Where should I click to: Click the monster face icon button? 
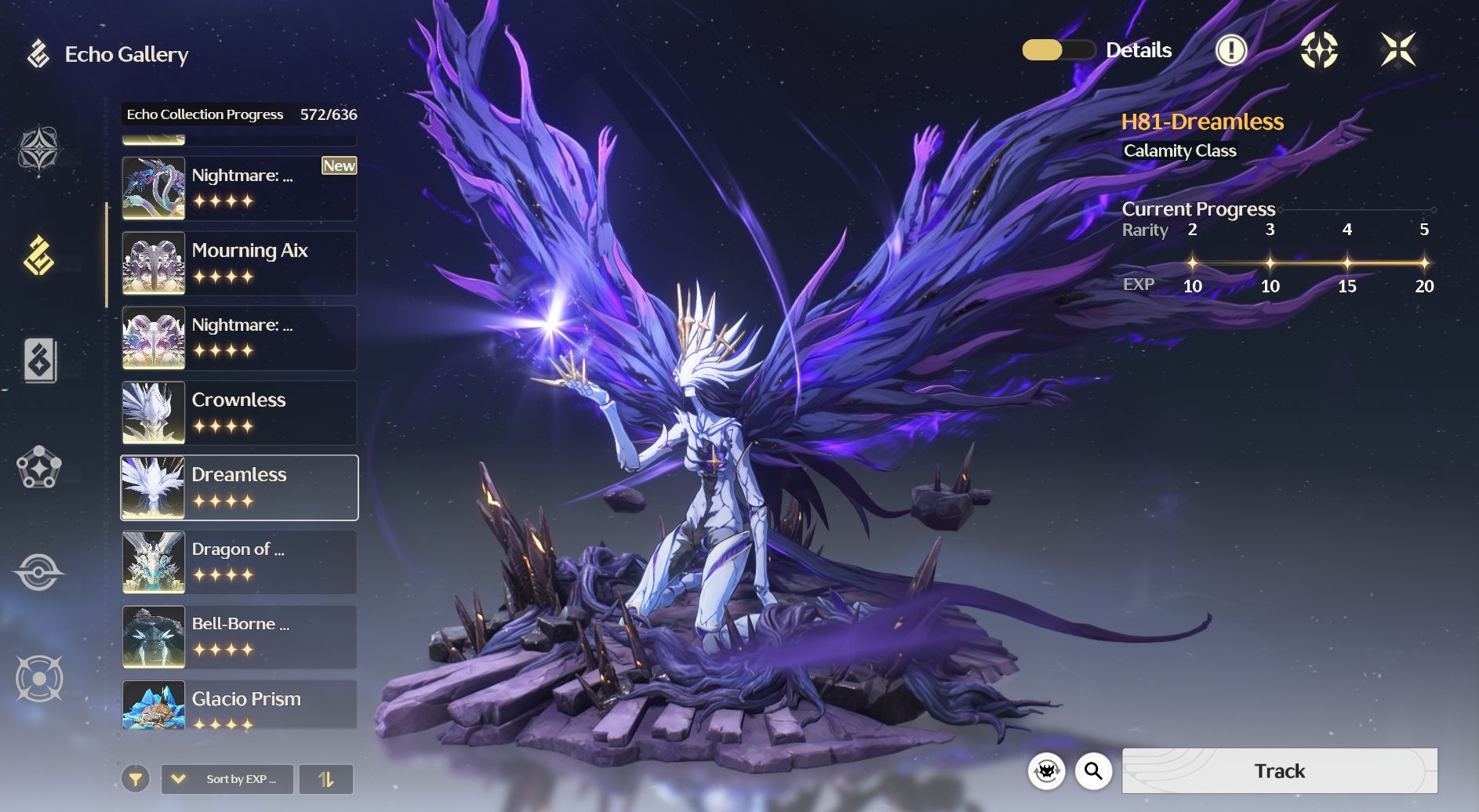tap(1046, 771)
